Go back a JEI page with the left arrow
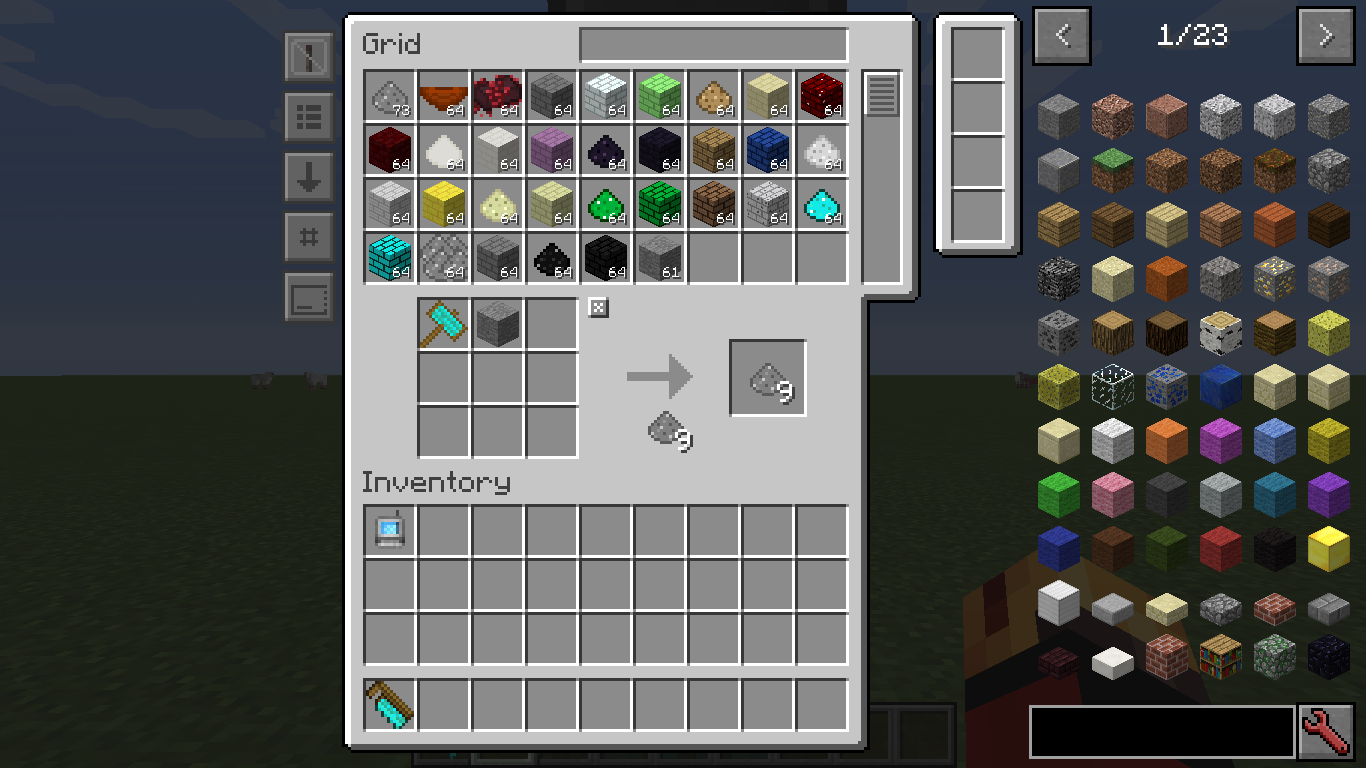Screen dimensions: 1366x768 [x=1061, y=36]
